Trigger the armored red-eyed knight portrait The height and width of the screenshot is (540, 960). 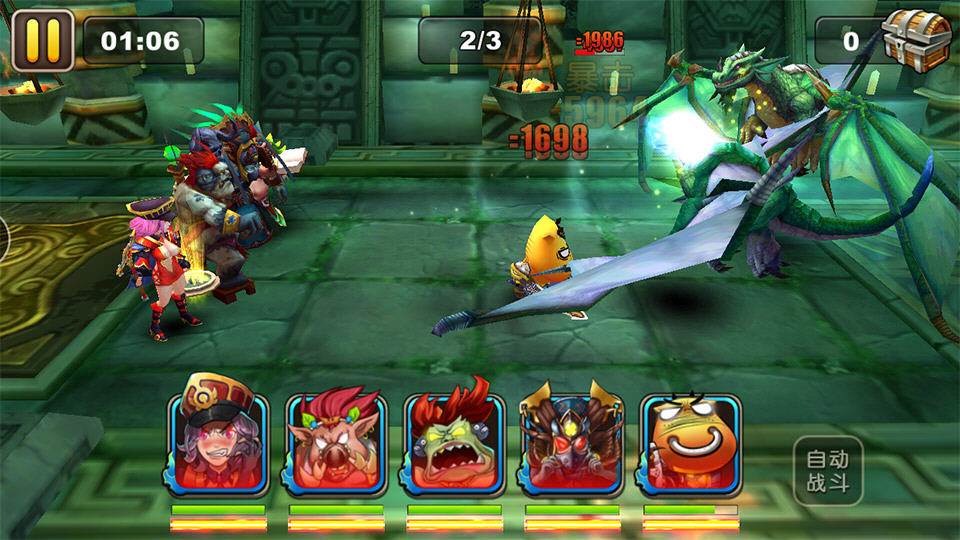(x=572, y=444)
